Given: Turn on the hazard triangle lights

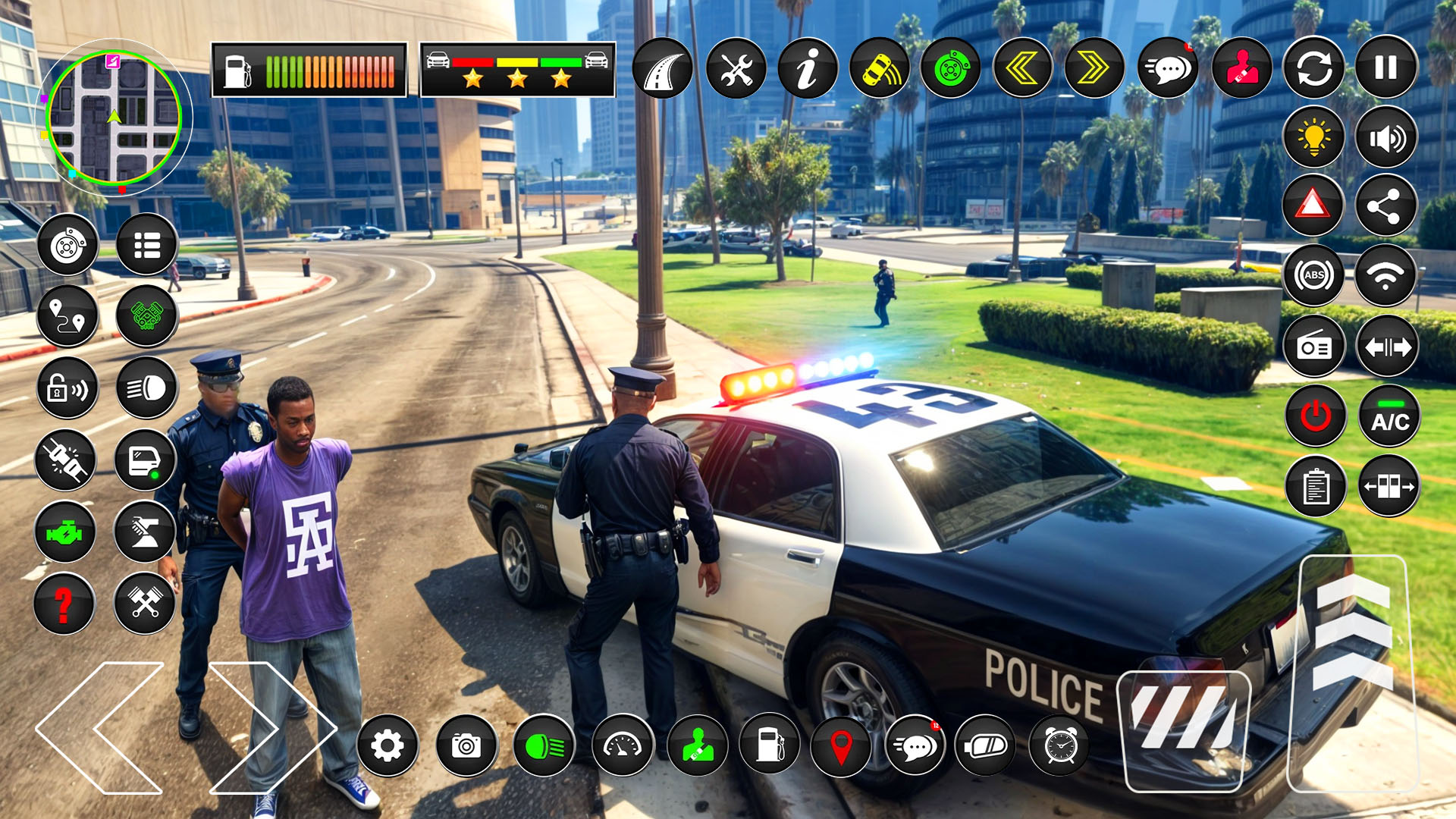Looking at the screenshot, I should (1313, 205).
